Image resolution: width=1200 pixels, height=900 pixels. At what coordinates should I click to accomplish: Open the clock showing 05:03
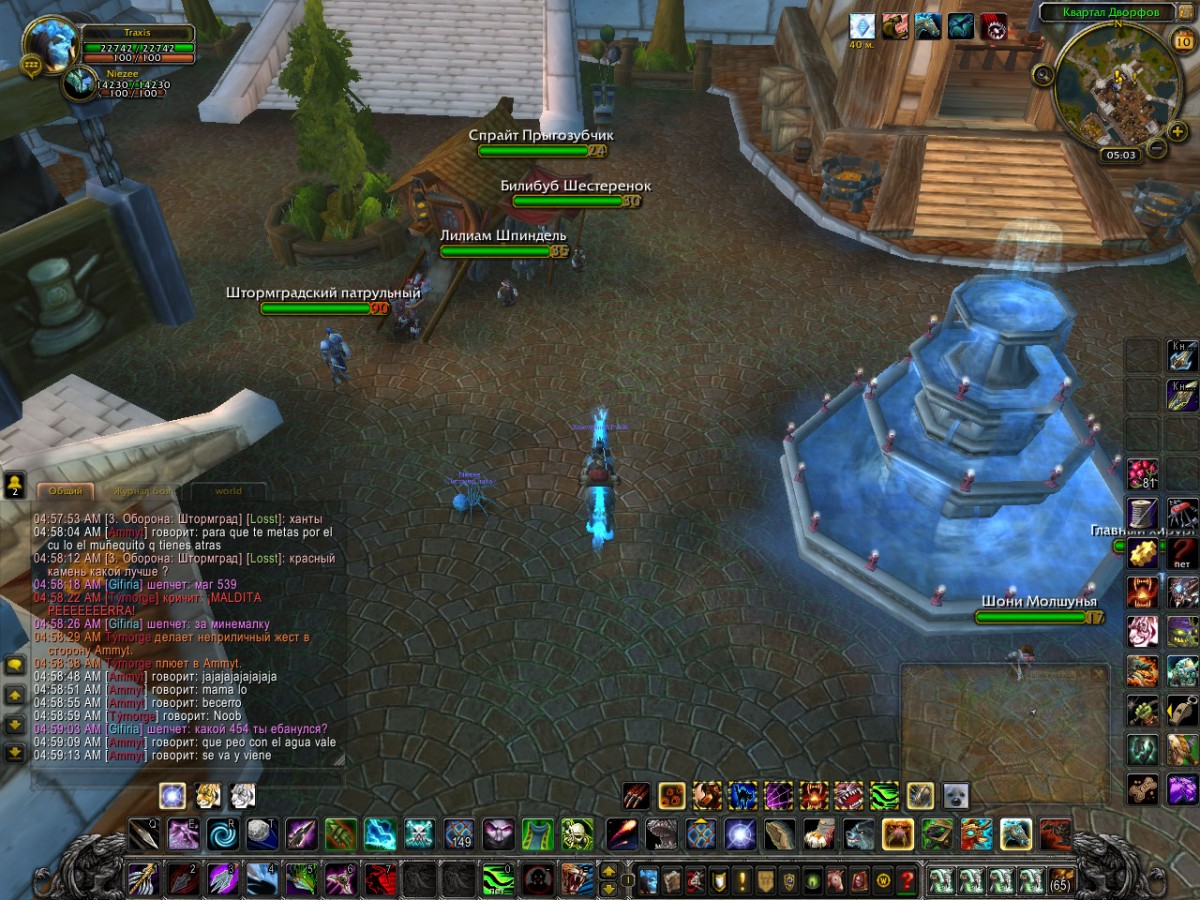coord(1120,155)
